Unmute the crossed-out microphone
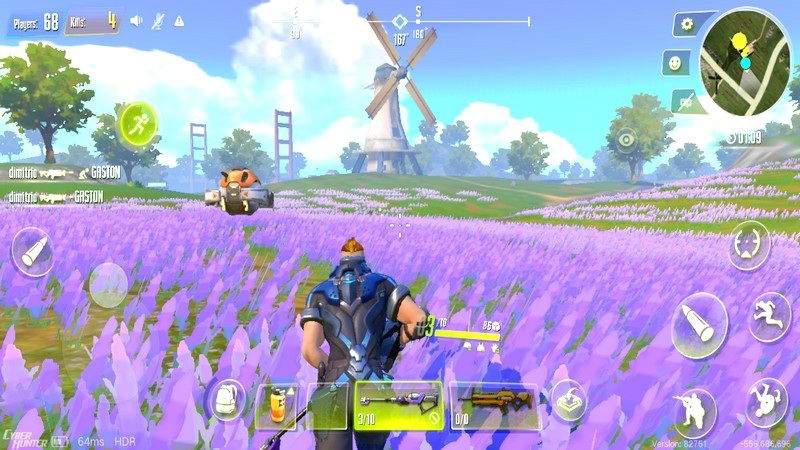The width and height of the screenshot is (800, 450). 158,20
